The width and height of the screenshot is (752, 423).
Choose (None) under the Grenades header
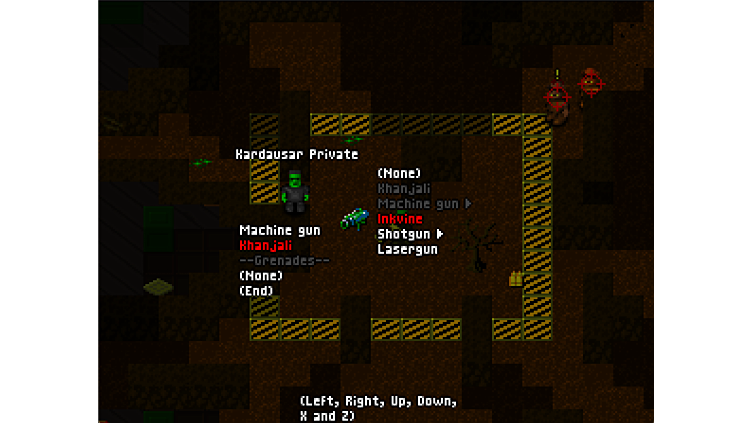260,276
